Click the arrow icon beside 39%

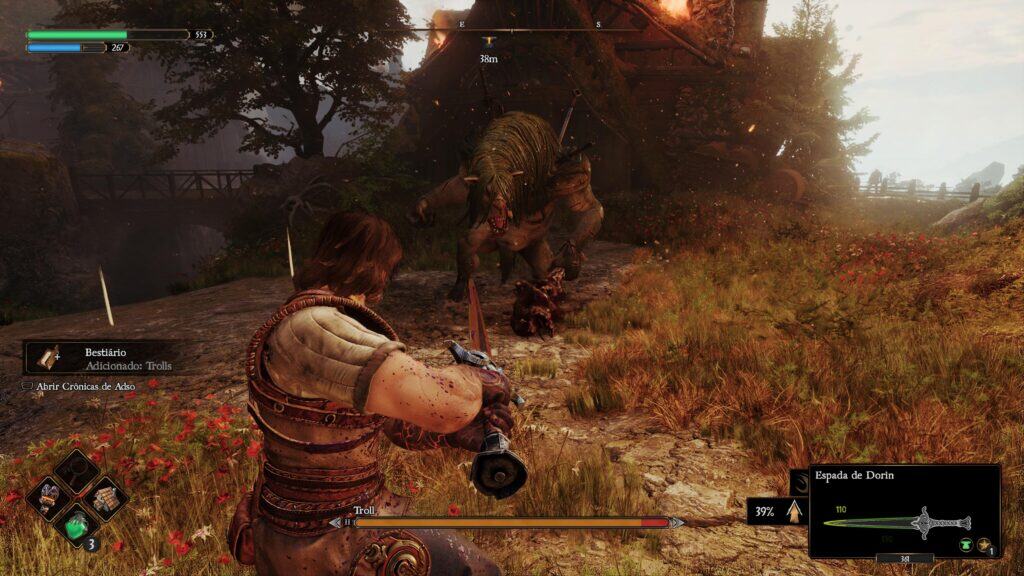(x=796, y=511)
